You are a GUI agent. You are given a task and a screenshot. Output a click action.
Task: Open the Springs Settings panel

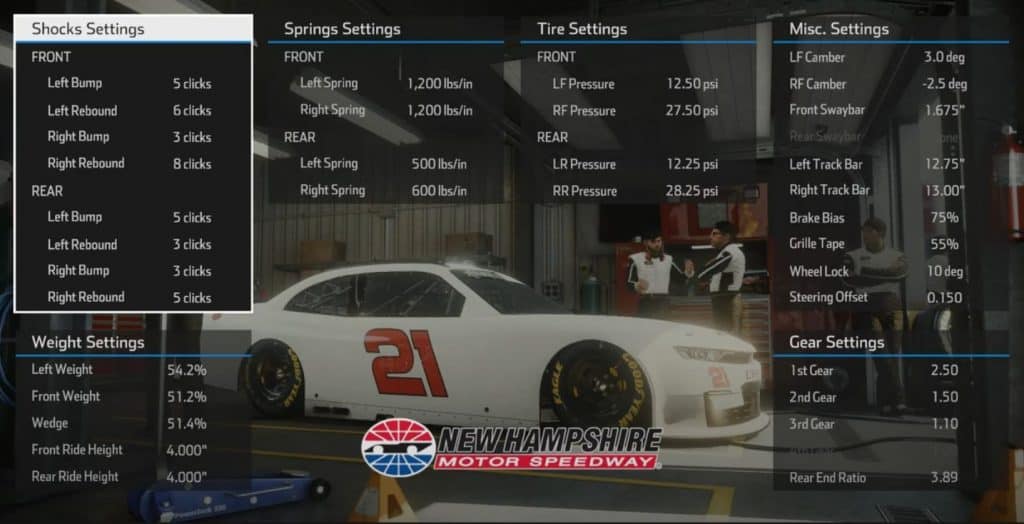pyautogui.click(x=342, y=29)
